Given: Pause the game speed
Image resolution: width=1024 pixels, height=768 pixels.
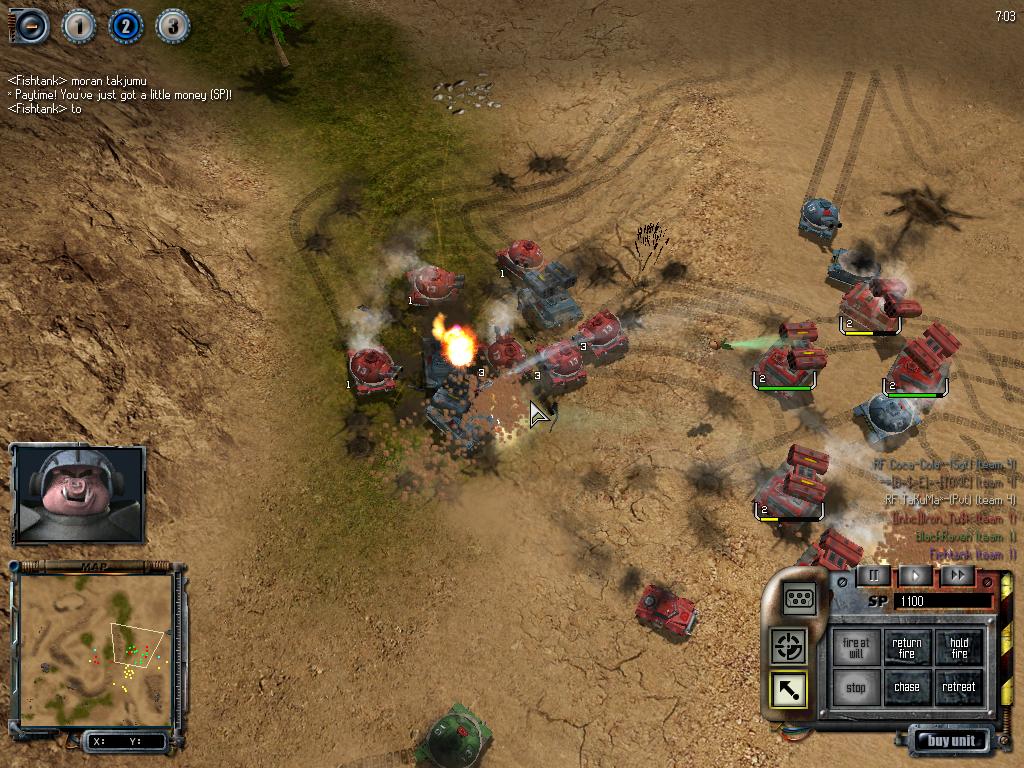Looking at the screenshot, I should click(x=873, y=575).
